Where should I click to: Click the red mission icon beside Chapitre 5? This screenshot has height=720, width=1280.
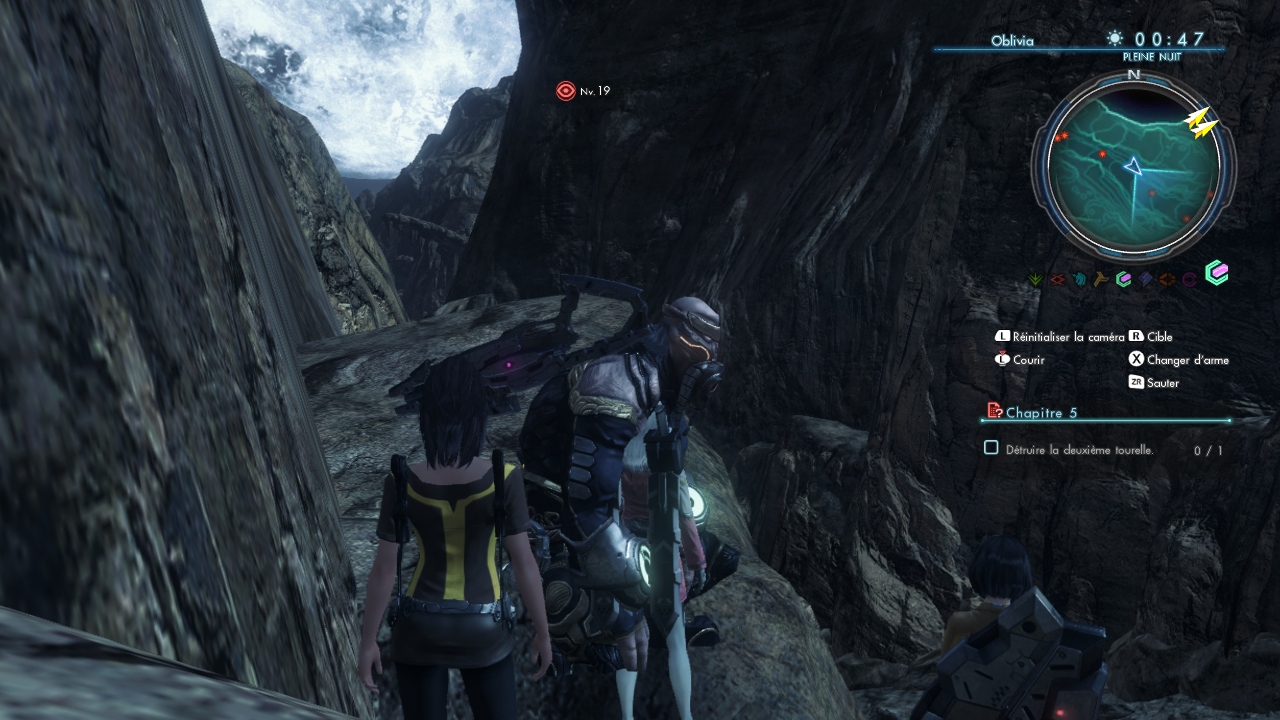[994, 410]
